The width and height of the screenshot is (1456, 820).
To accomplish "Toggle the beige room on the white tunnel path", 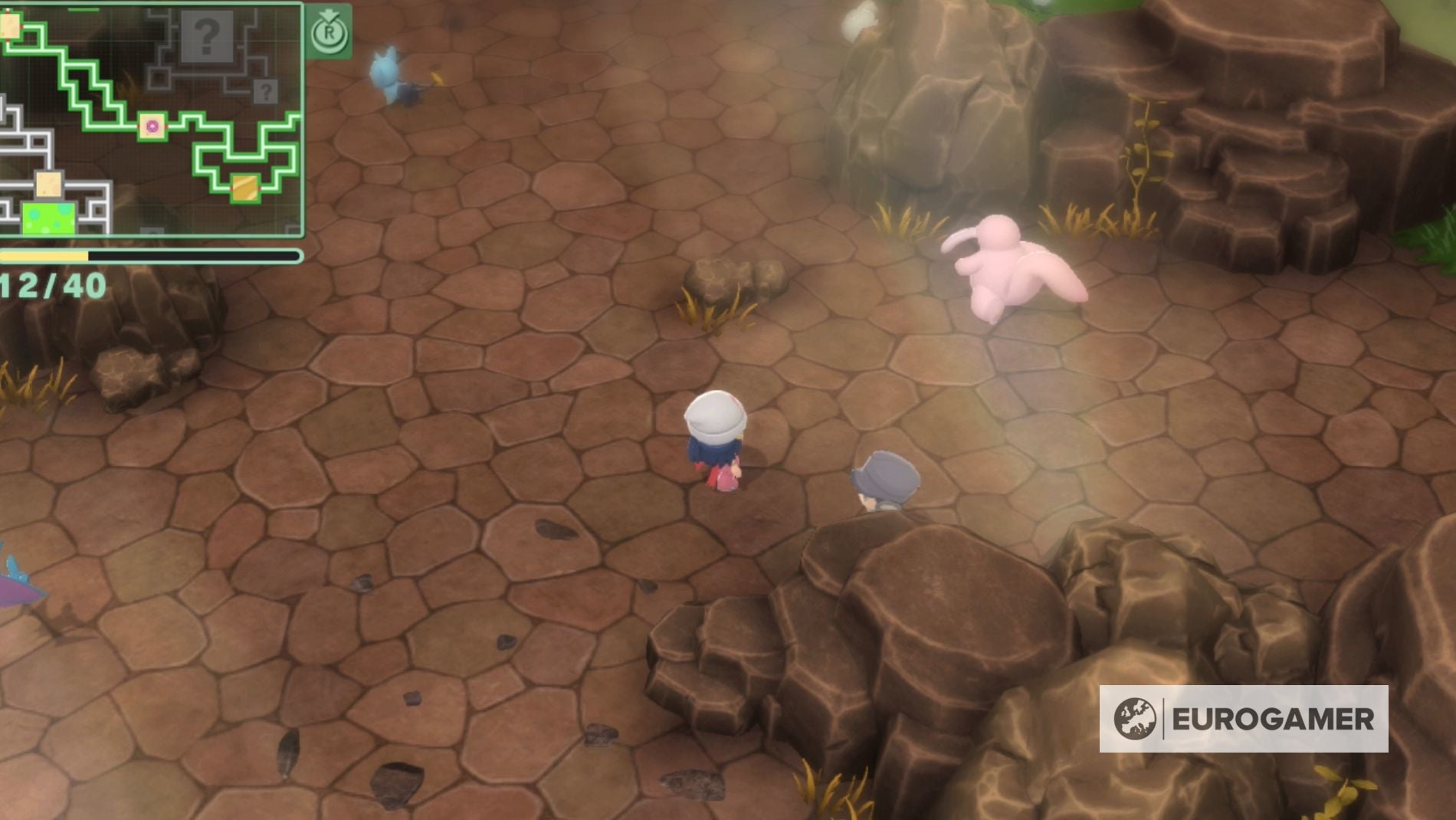I will click(x=48, y=185).
